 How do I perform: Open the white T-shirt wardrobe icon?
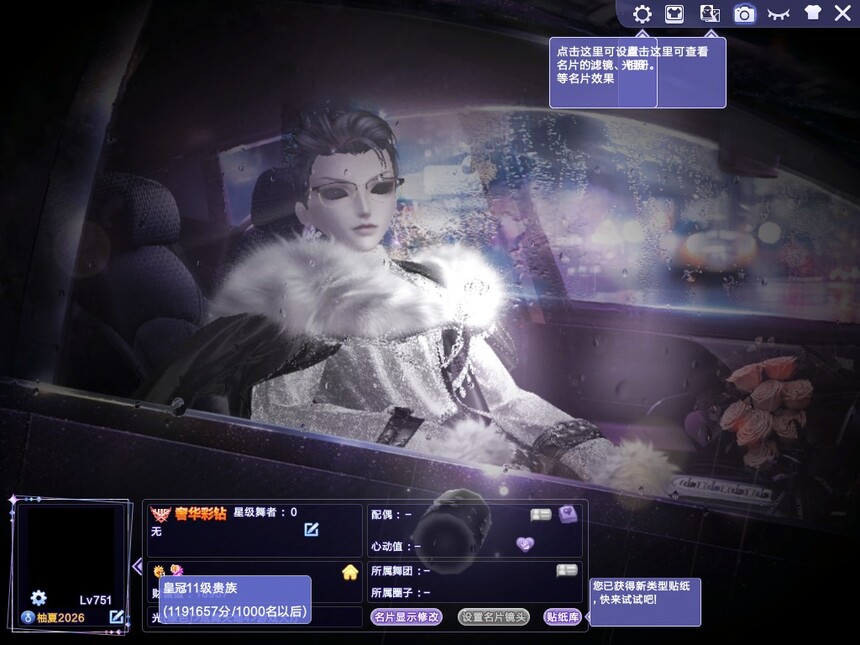click(811, 14)
